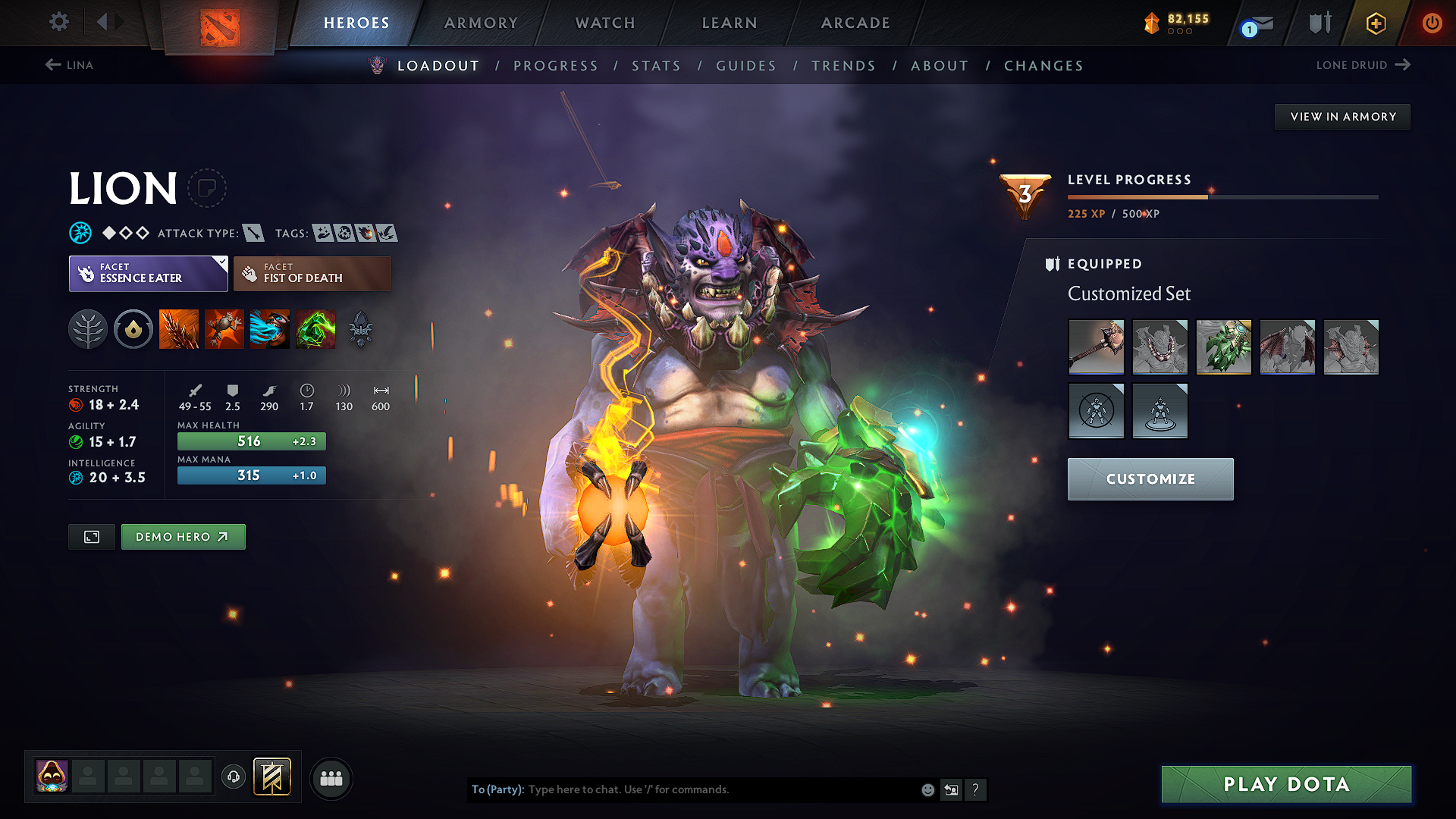Open the Changes section
The height and width of the screenshot is (819, 1456).
(x=1043, y=66)
